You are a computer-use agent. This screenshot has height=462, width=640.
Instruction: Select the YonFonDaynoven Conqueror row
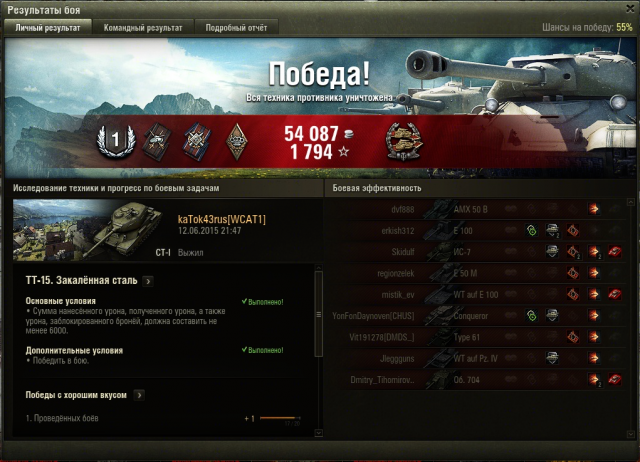click(x=480, y=315)
